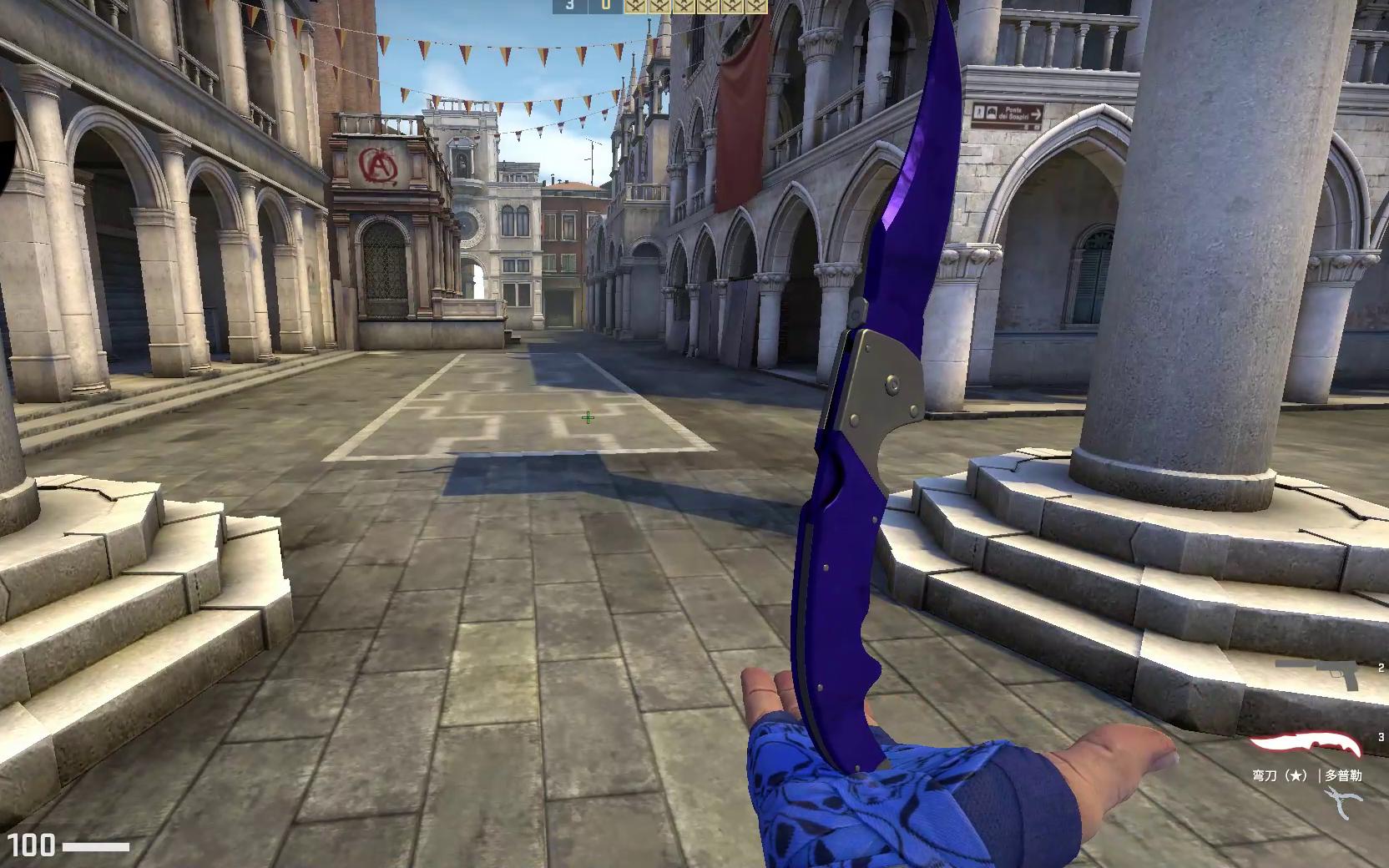This screenshot has width=1389, height=868.
Task: Click the white arrow on the Ponte dei Sospiri sign
Action: click(x=1037, y=114)
